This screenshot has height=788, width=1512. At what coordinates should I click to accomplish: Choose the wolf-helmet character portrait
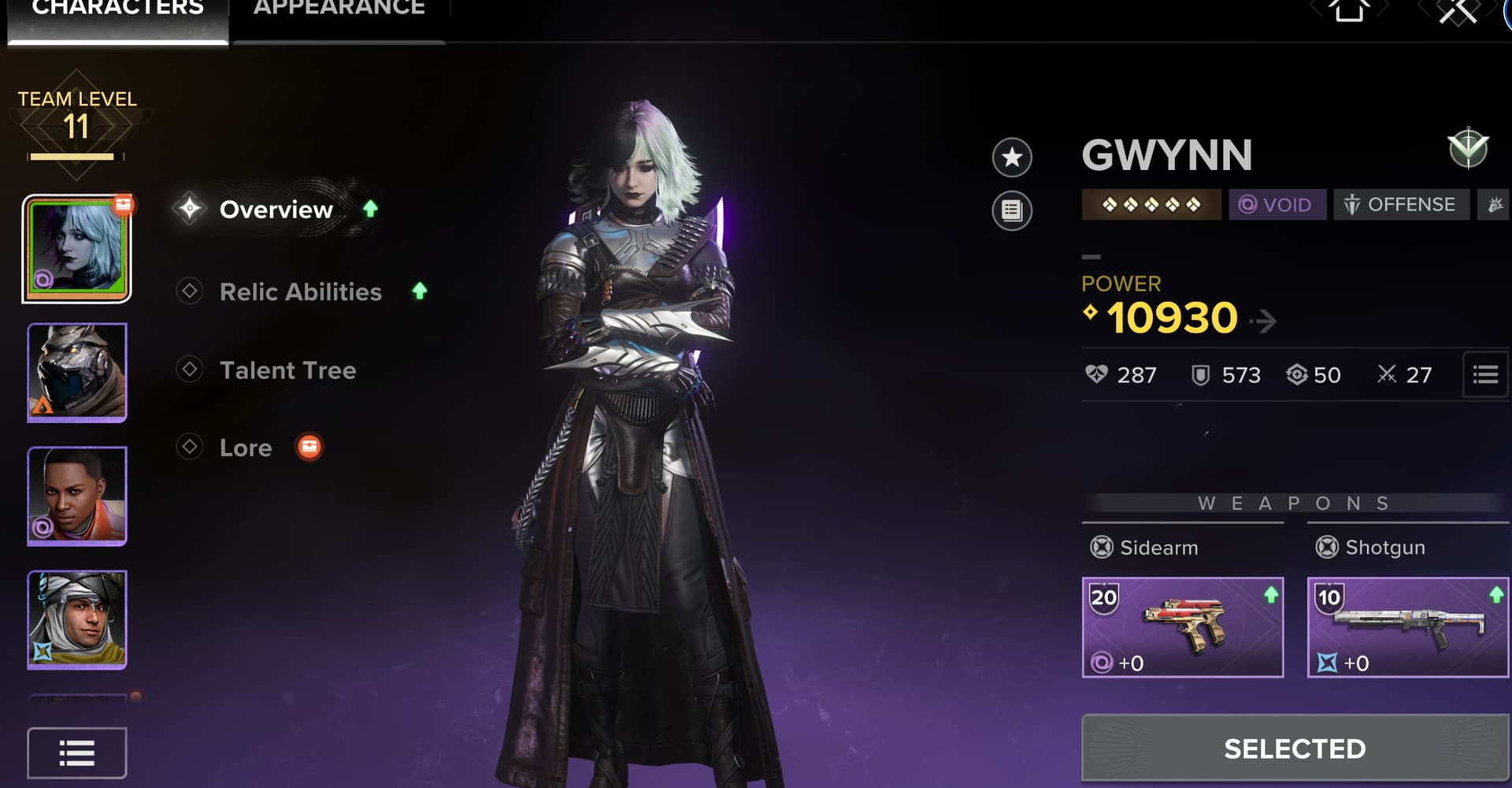(77, 372)
